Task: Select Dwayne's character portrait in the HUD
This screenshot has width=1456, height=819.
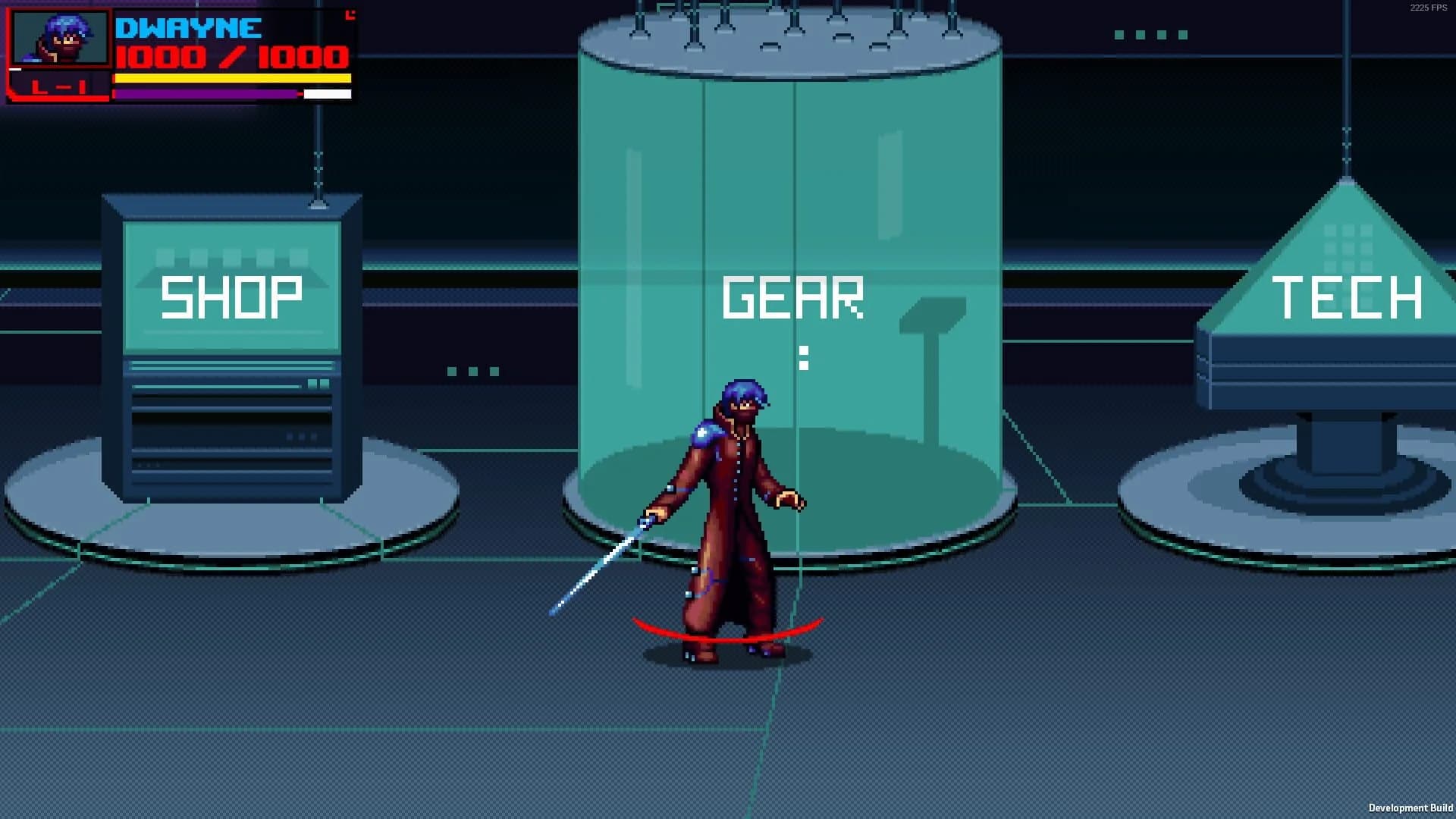Action: pyautogui.click(x=61, y=38)
